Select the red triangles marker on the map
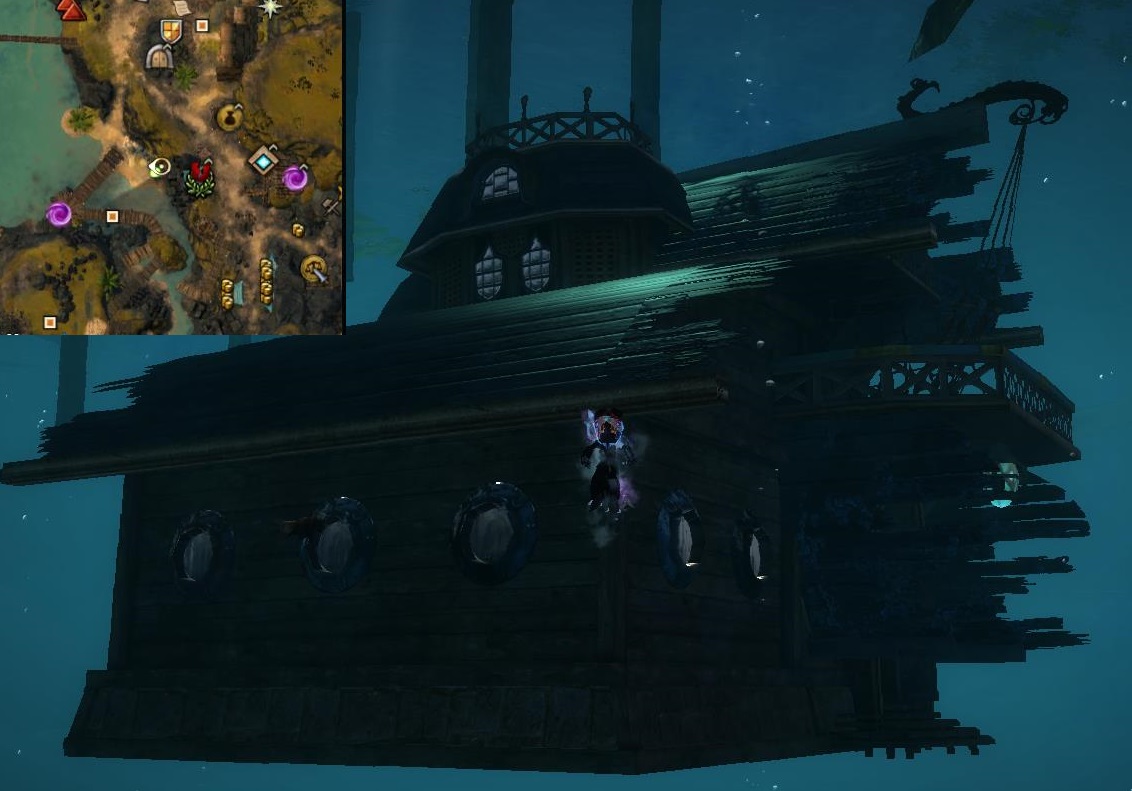Screen dimensions: 1132x791 click(71, 10)
